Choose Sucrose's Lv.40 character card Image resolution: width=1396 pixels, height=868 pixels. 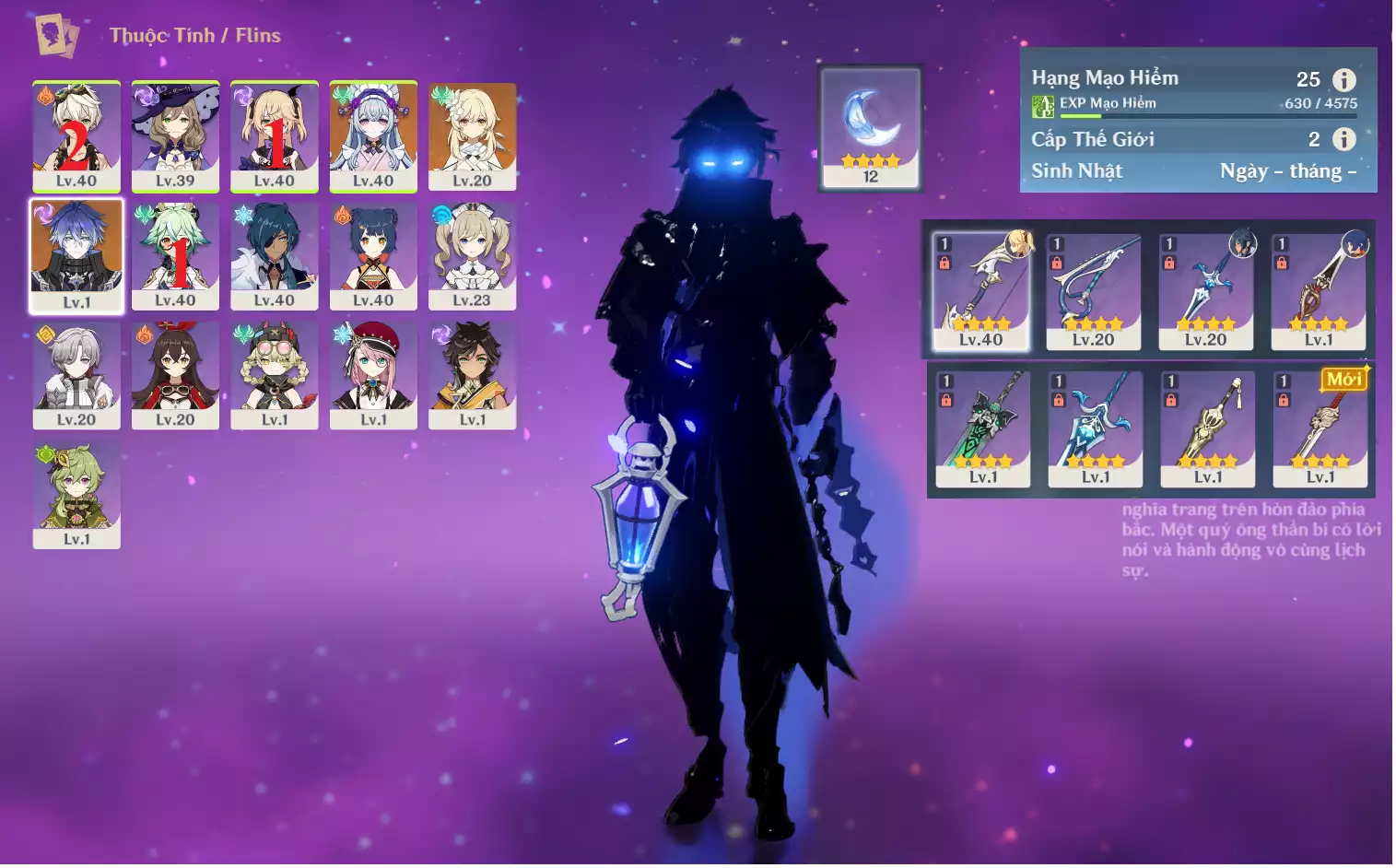tap(175, 256)
